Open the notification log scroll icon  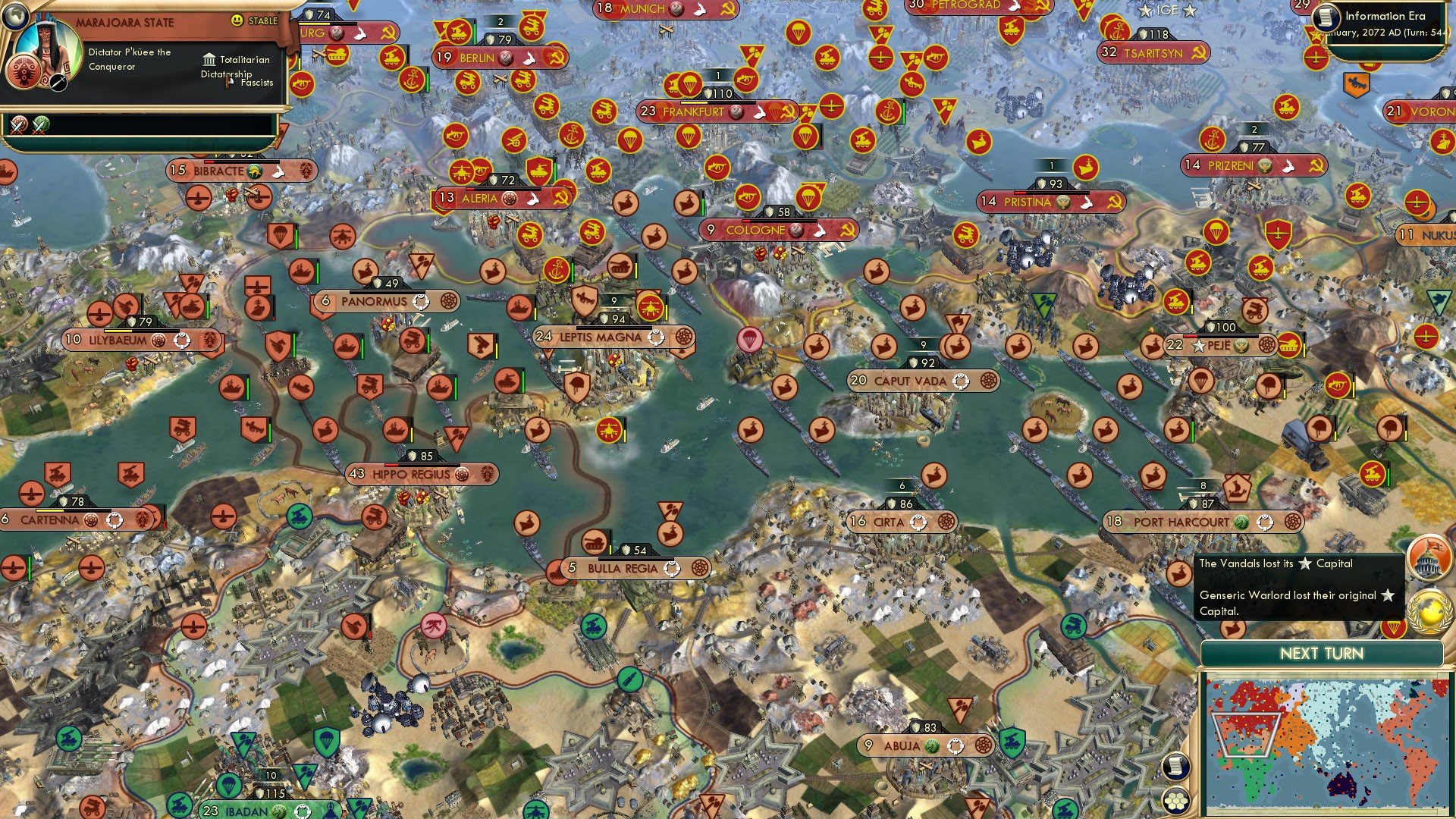point(1176,767)
